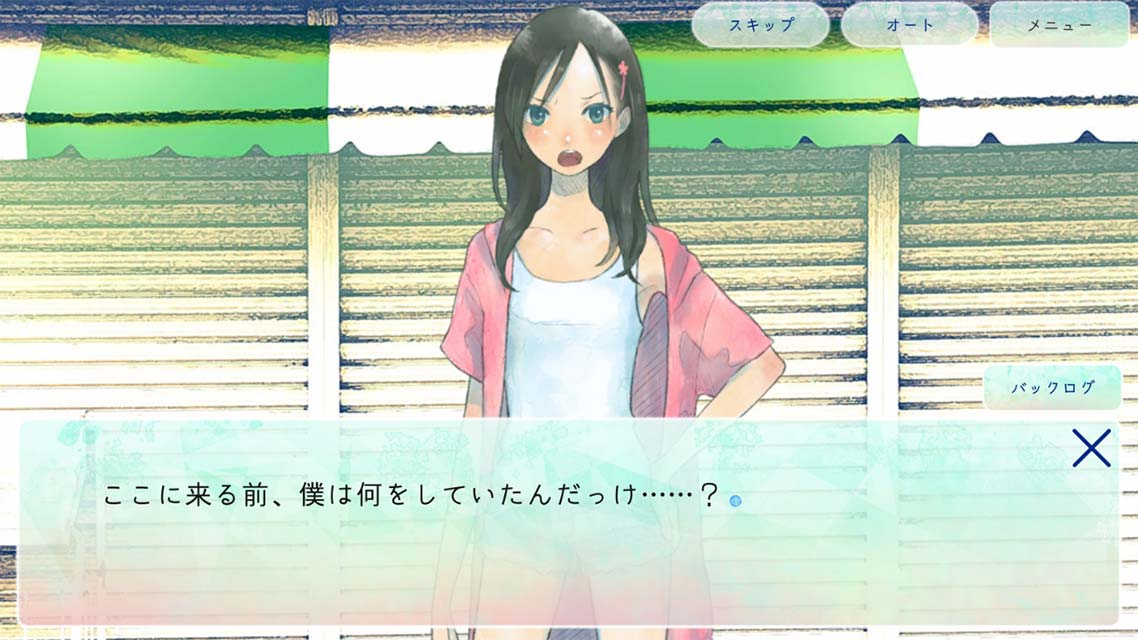Show the バックログ (Backlog) history

(1052, 388)
